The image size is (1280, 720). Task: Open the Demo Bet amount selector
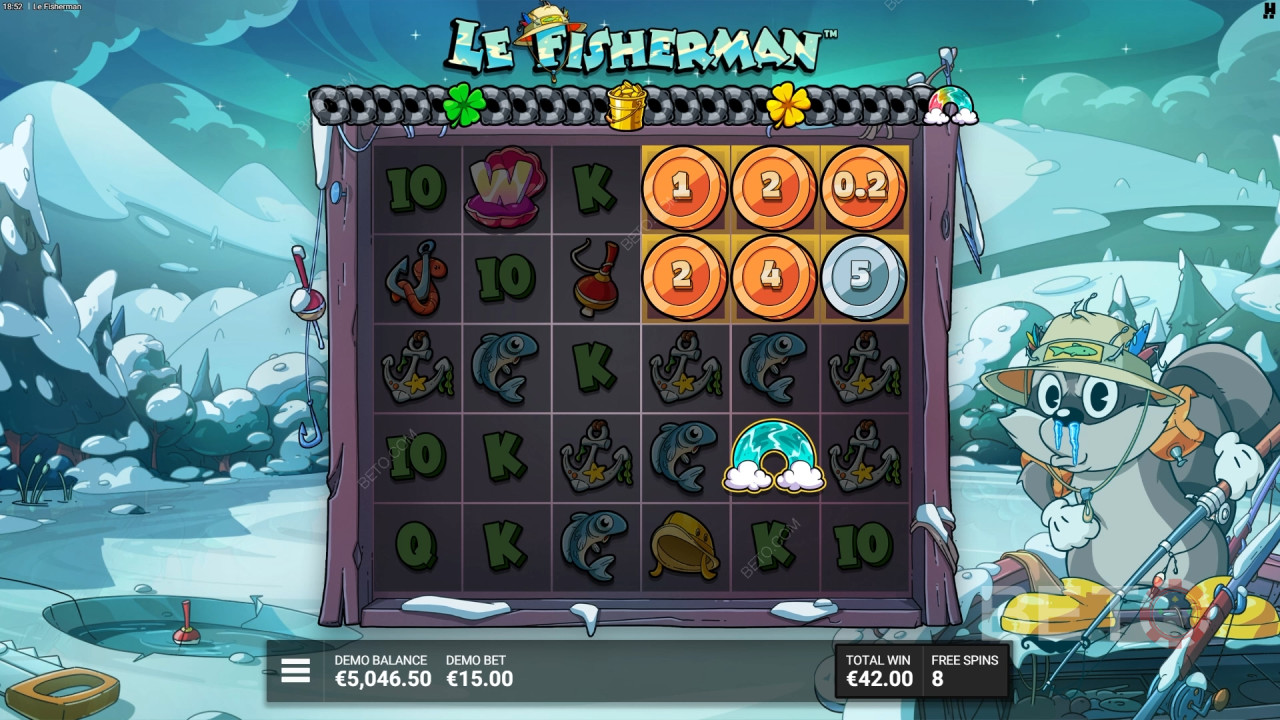[x=479, y=672]
